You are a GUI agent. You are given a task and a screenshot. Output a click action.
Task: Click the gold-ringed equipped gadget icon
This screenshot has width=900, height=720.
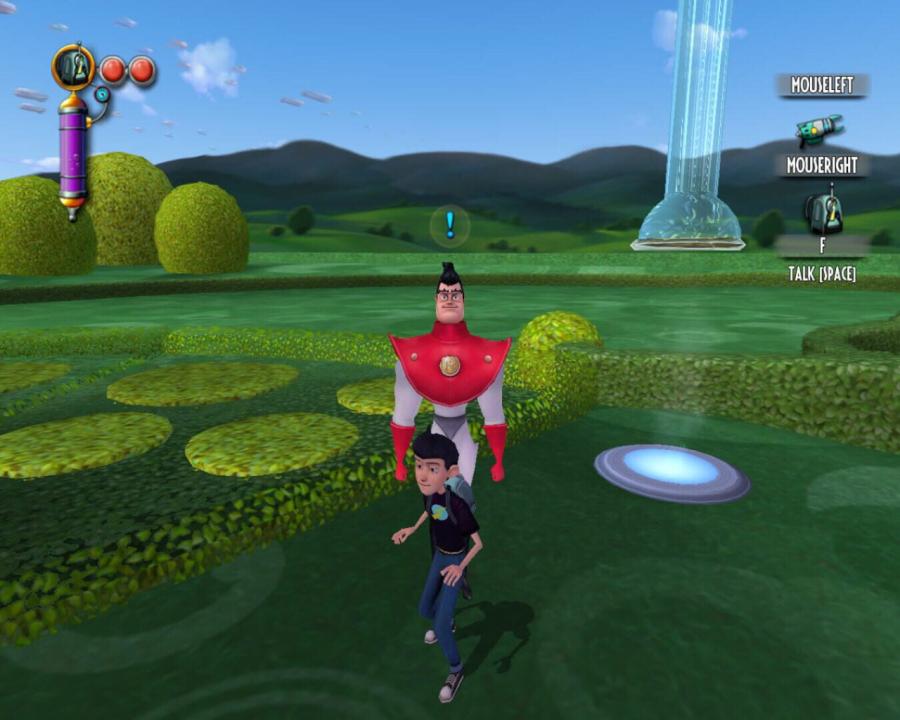[73, 67]
